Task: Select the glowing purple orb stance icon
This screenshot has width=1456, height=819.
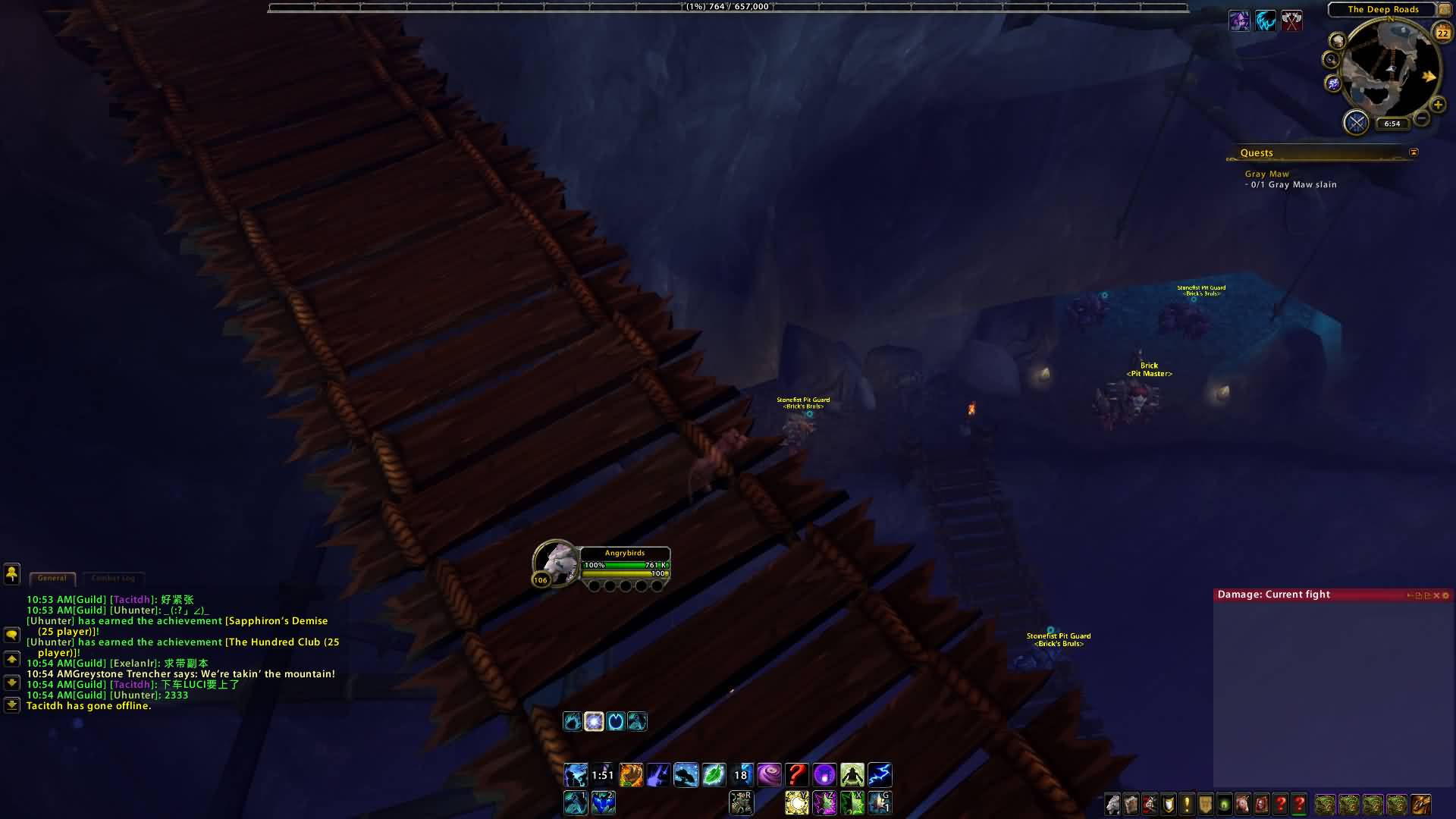Action: pyautogui.click(x=594, y=721)
